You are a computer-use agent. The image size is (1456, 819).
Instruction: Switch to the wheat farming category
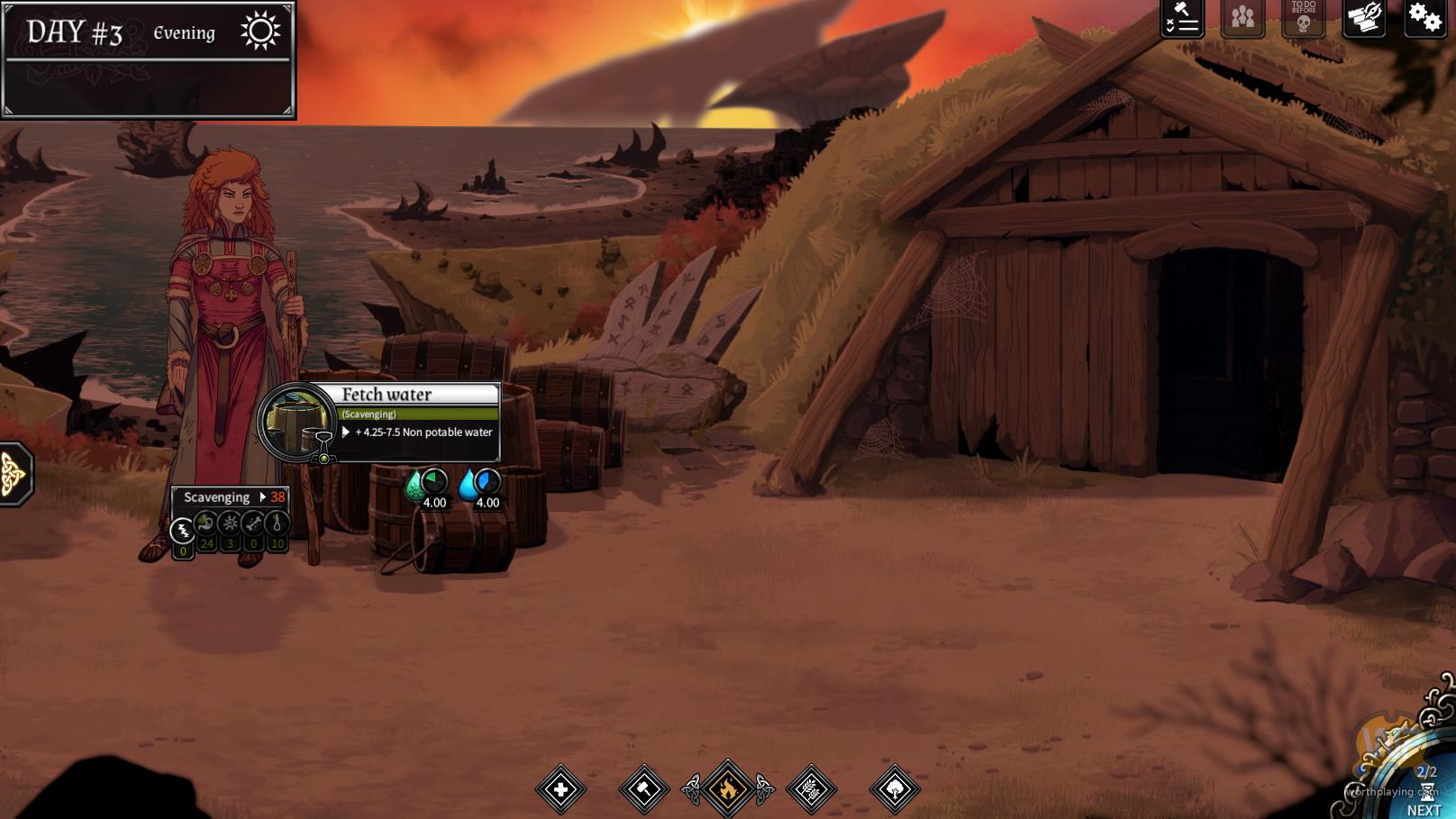[811, 790]
